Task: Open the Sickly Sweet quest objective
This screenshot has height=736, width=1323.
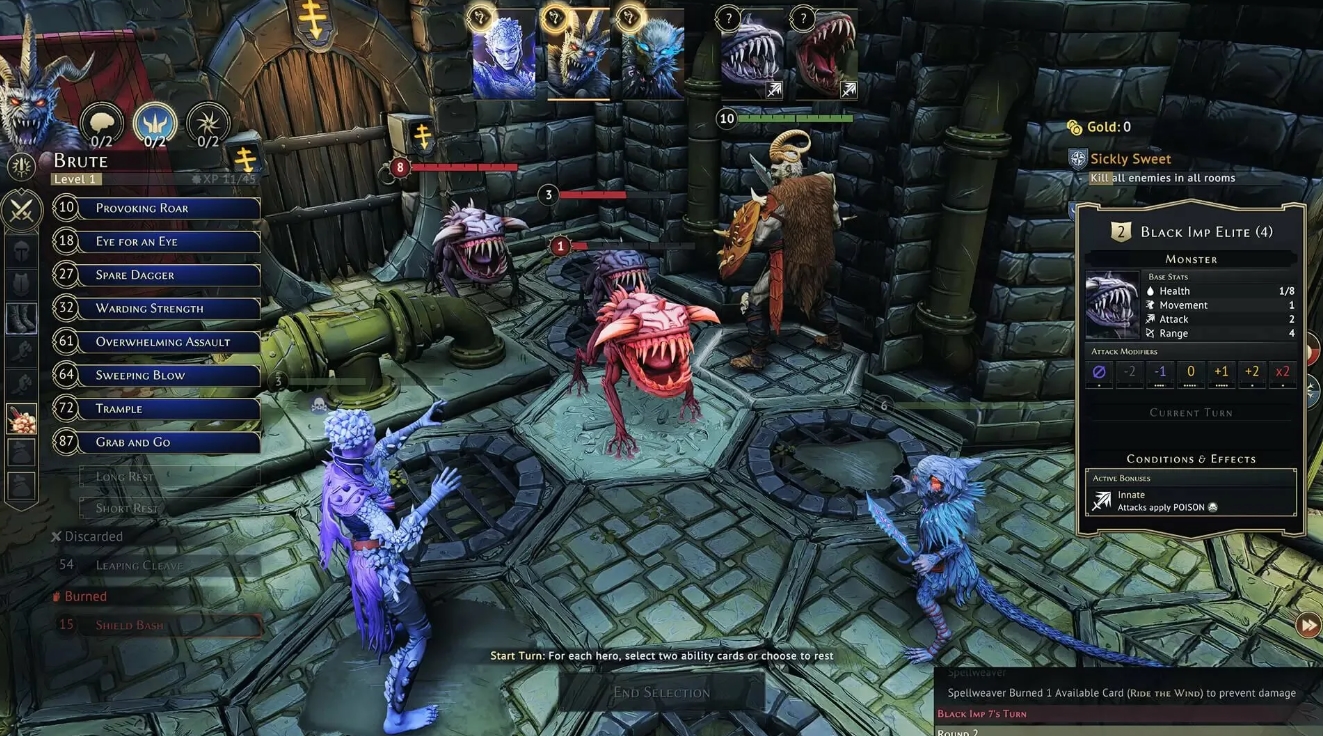Action: (1130, 159)
